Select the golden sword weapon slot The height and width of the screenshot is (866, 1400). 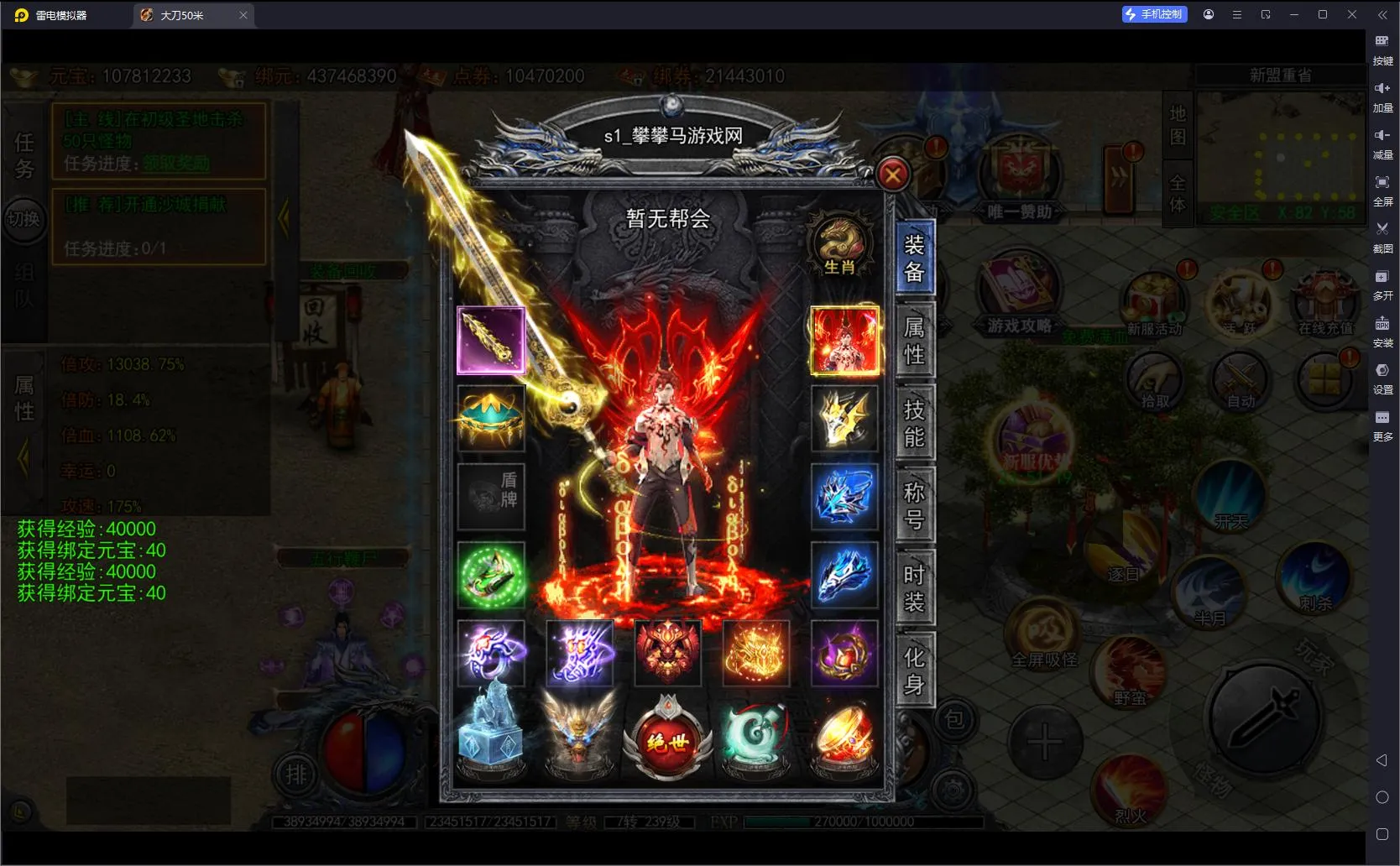pos(491,340)
